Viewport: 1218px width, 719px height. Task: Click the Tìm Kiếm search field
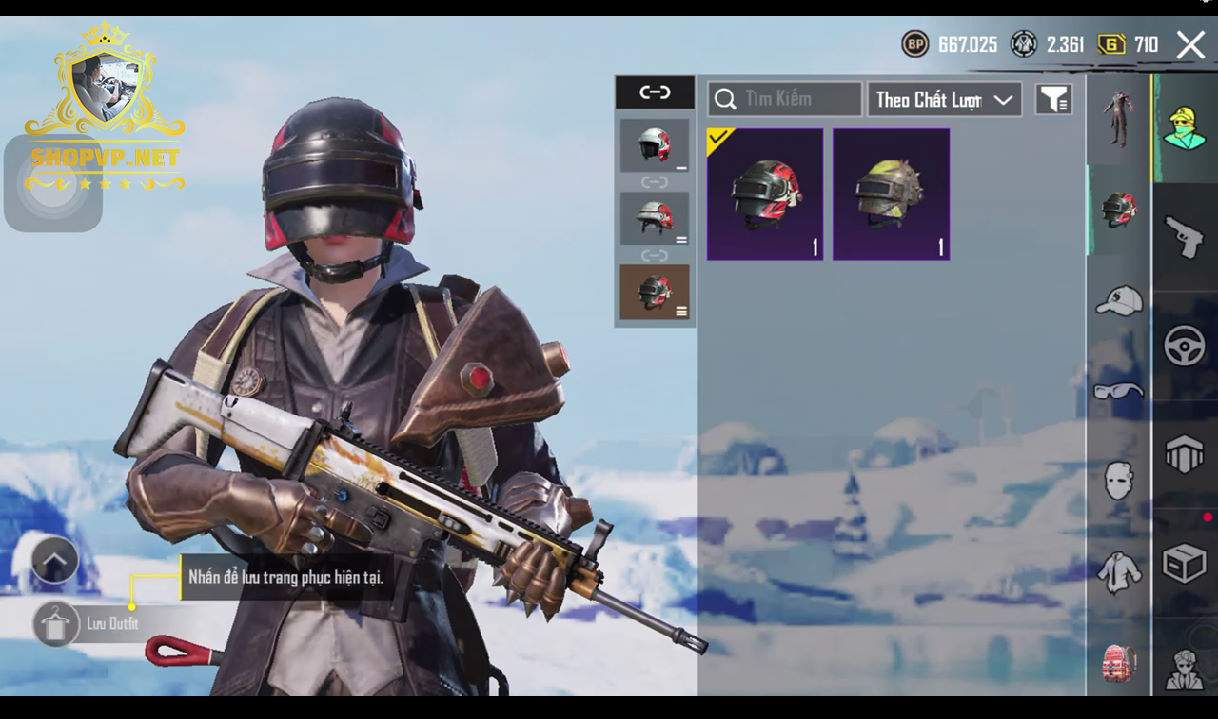point(785,99)
